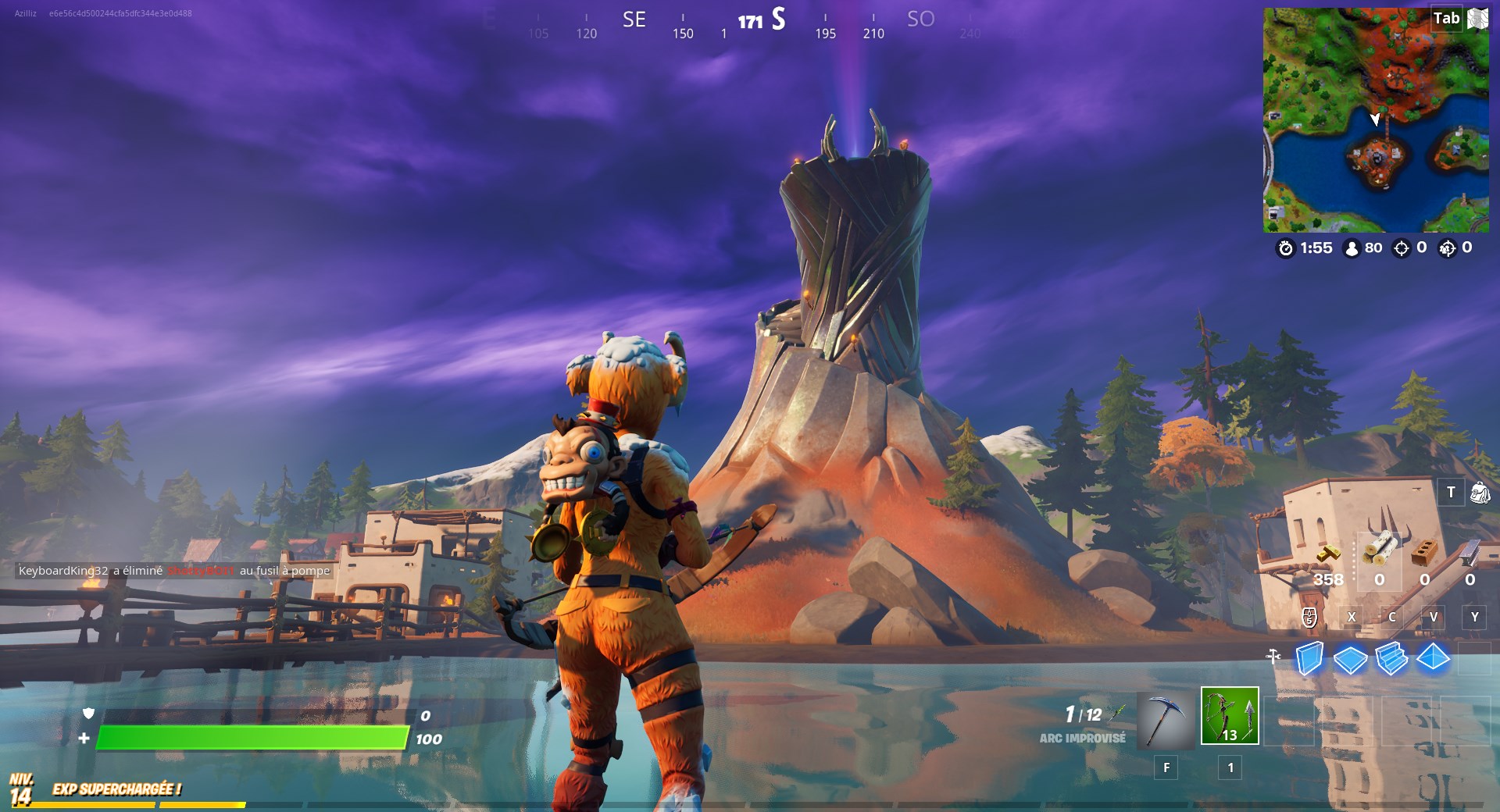Click the gold bars counter icon

coord(1328,552)
